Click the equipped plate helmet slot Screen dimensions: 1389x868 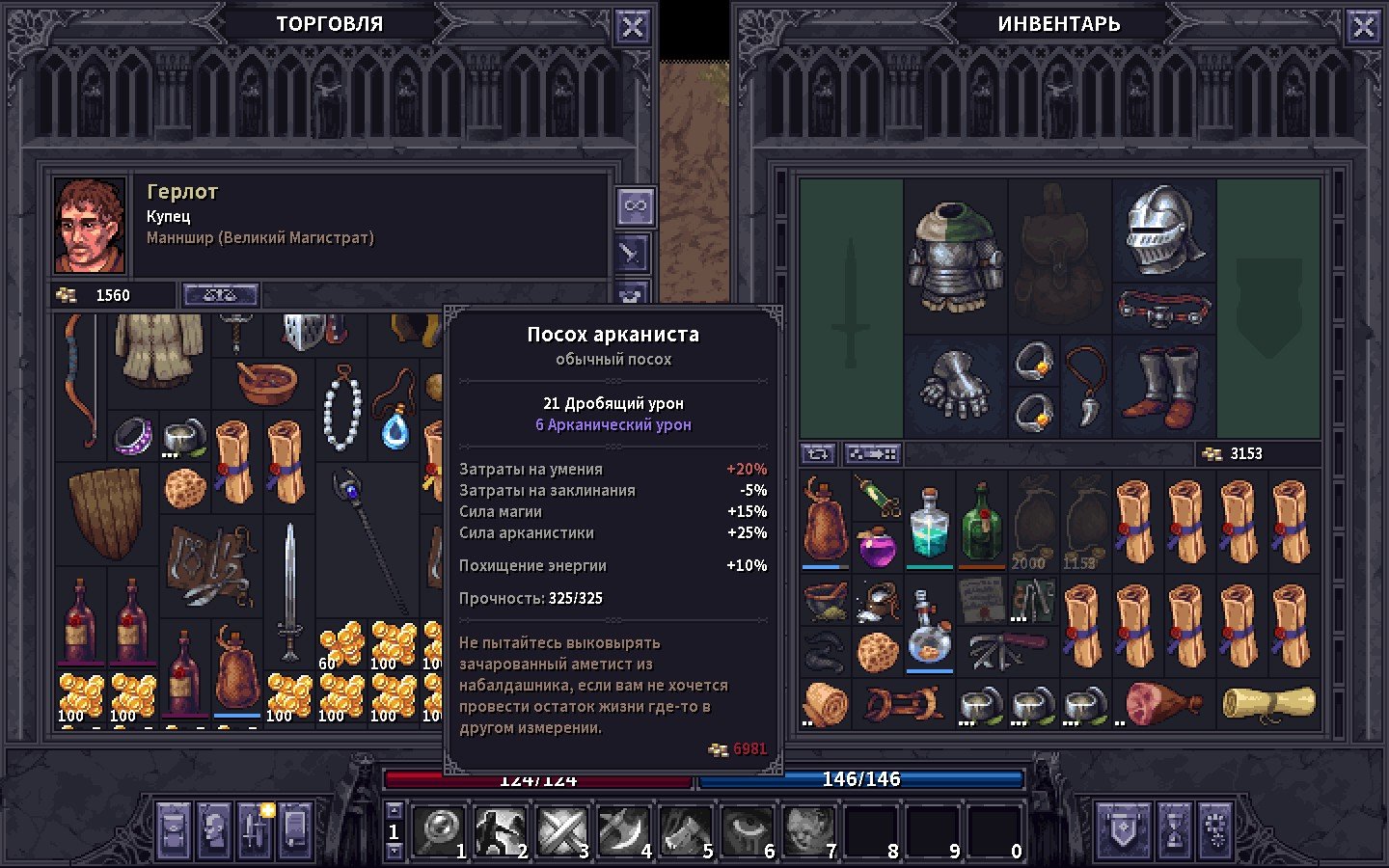coord(1164,230)
